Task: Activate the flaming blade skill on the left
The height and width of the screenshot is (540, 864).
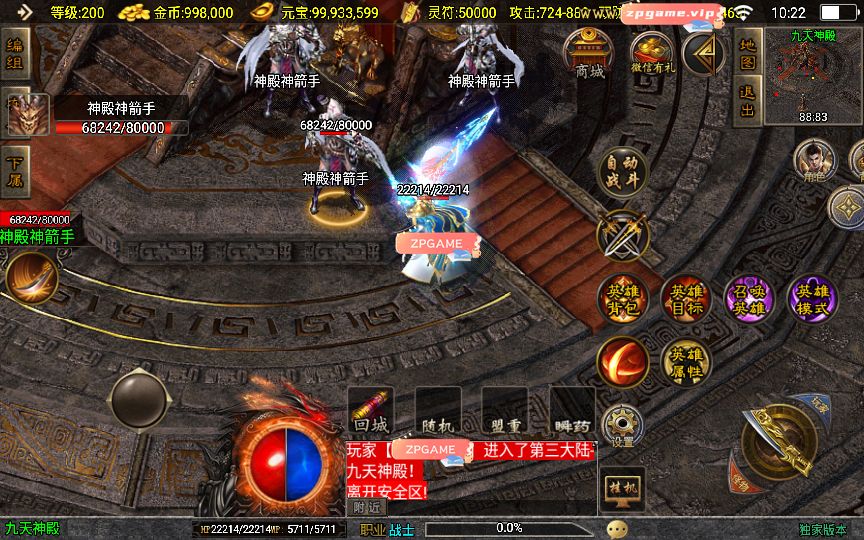Action: (31, 277)
